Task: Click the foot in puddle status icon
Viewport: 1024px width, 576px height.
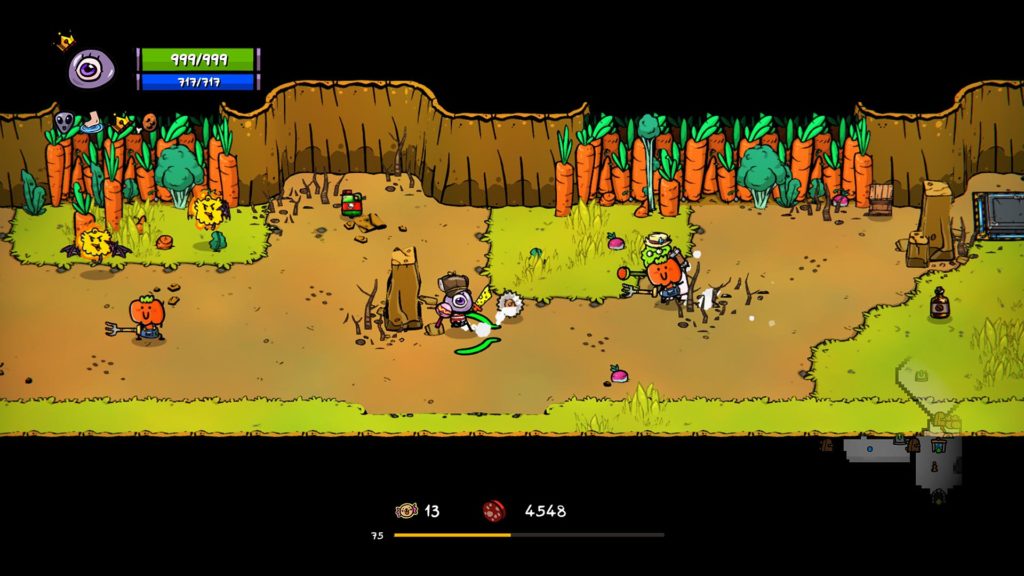Action: [x=92, y=123]
